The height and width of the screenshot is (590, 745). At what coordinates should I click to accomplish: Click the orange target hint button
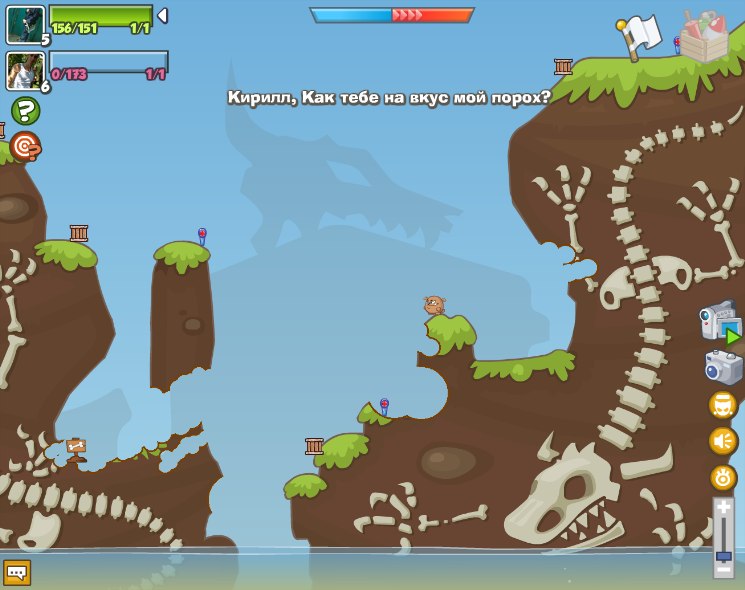(x=25, y=146)
